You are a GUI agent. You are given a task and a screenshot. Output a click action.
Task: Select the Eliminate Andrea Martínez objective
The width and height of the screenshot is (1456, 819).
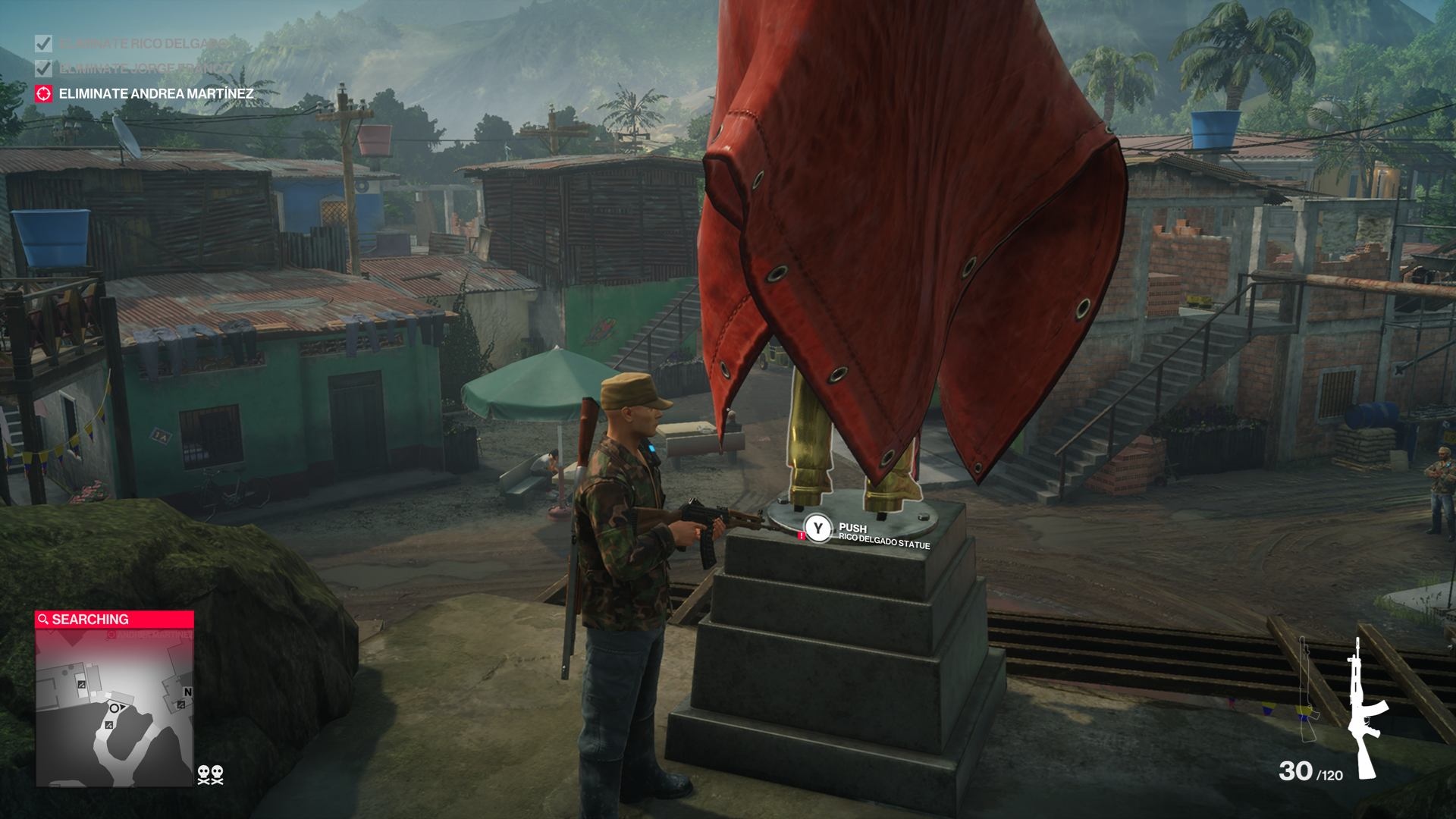tap(155, 94)
